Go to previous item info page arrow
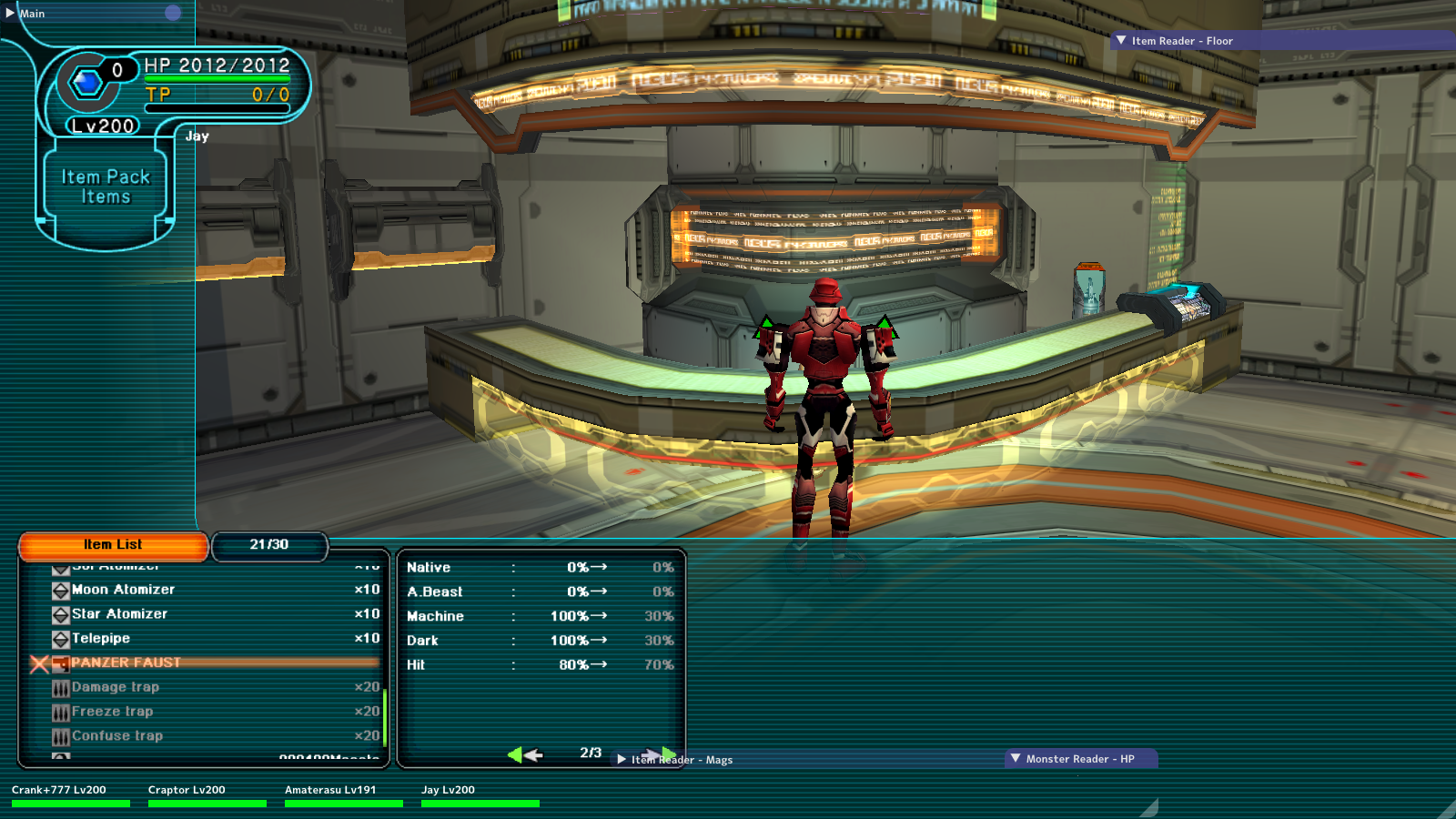The height and width of the screenshot is (819, 1456). pyautogui.click(x=526, y=754)
